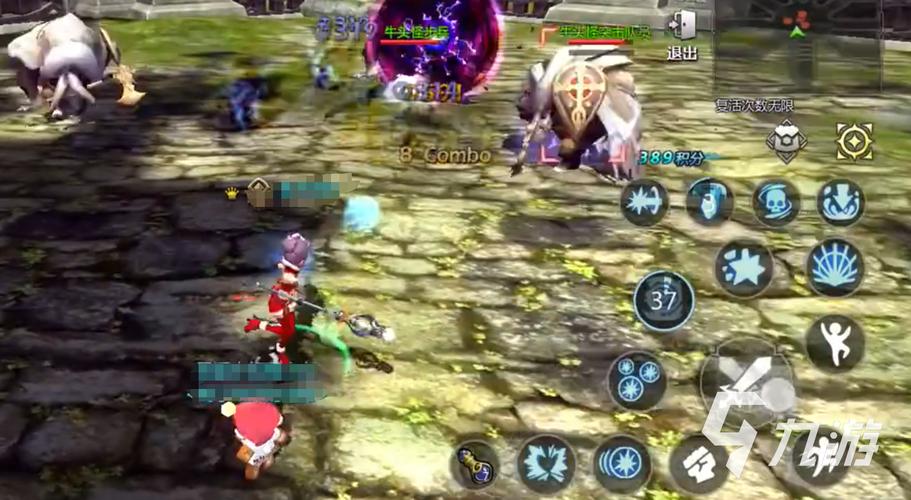The height and width of the screenshot is (500, 911).
Task: Trigger the white punching fist skill
Action: [x=698, y=464]
